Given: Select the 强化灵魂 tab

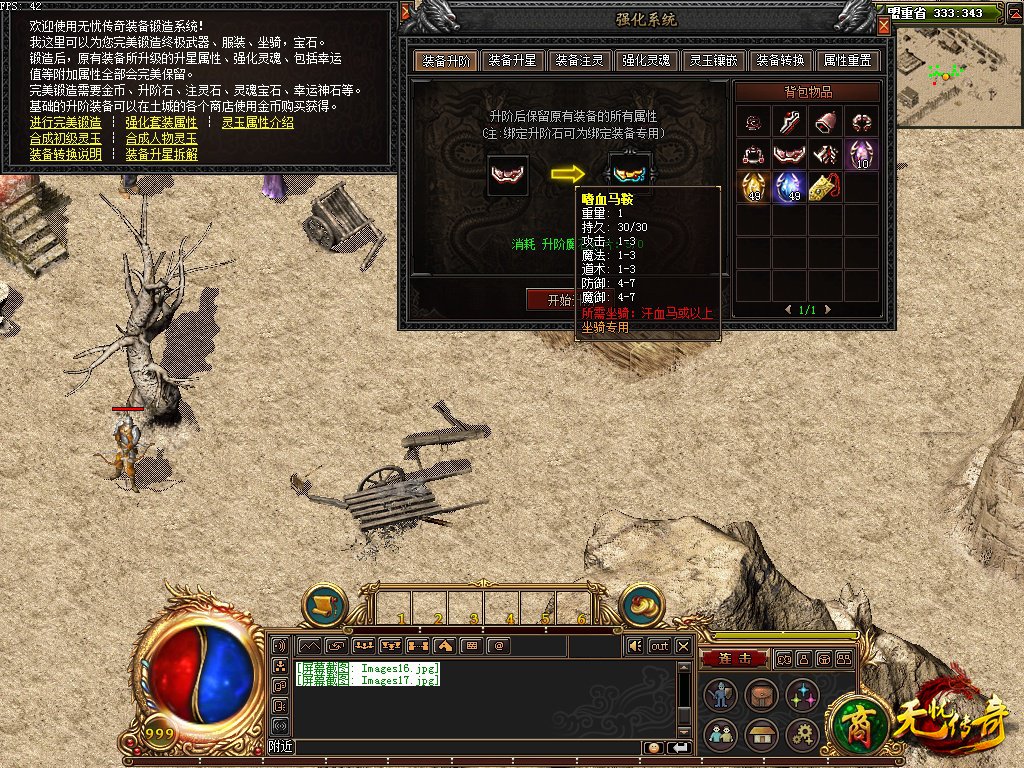Looking at the screenshot, I should pyautogui.click(x=646, y=60).
